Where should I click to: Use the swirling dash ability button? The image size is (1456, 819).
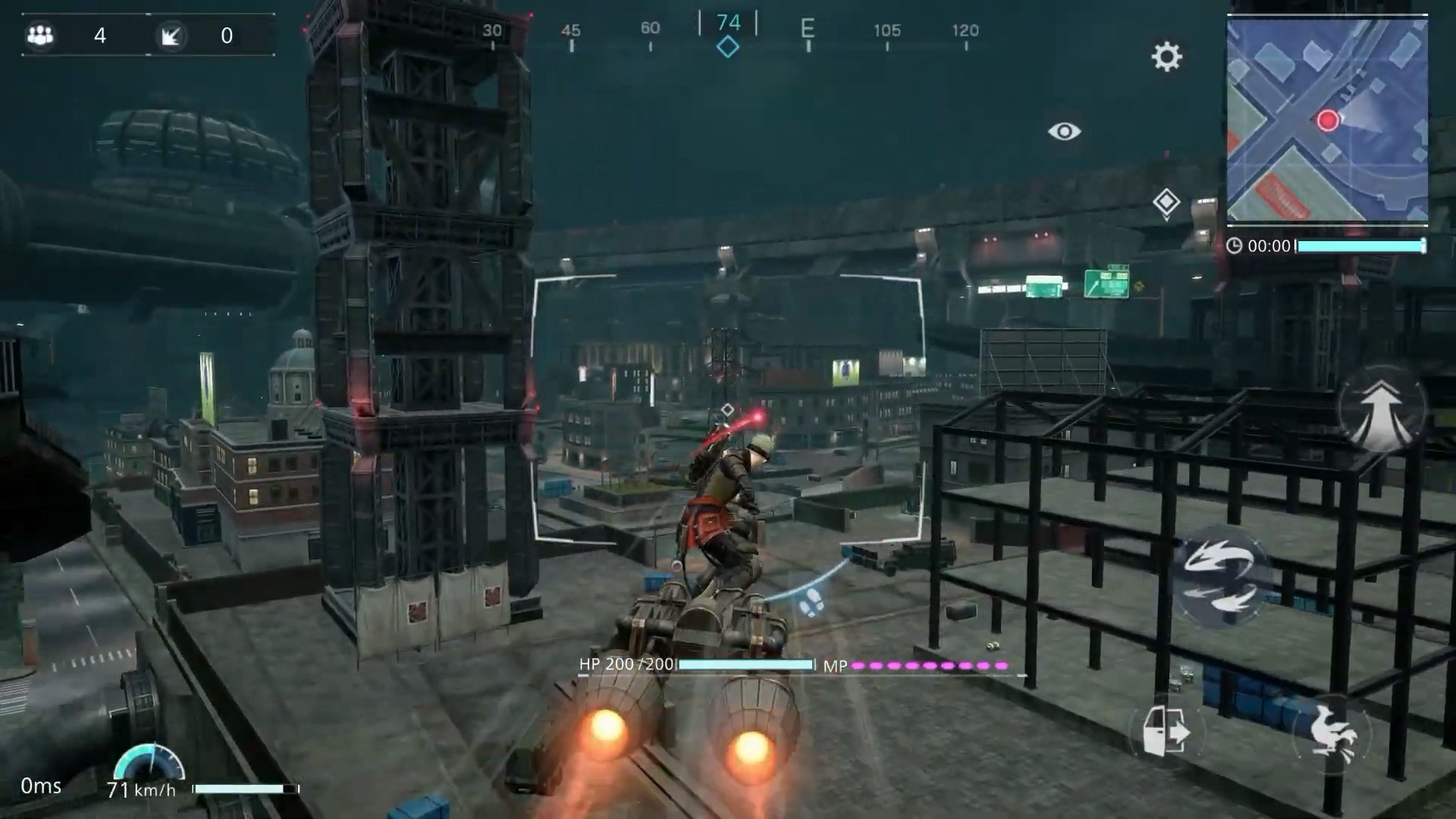(1220, 578)
